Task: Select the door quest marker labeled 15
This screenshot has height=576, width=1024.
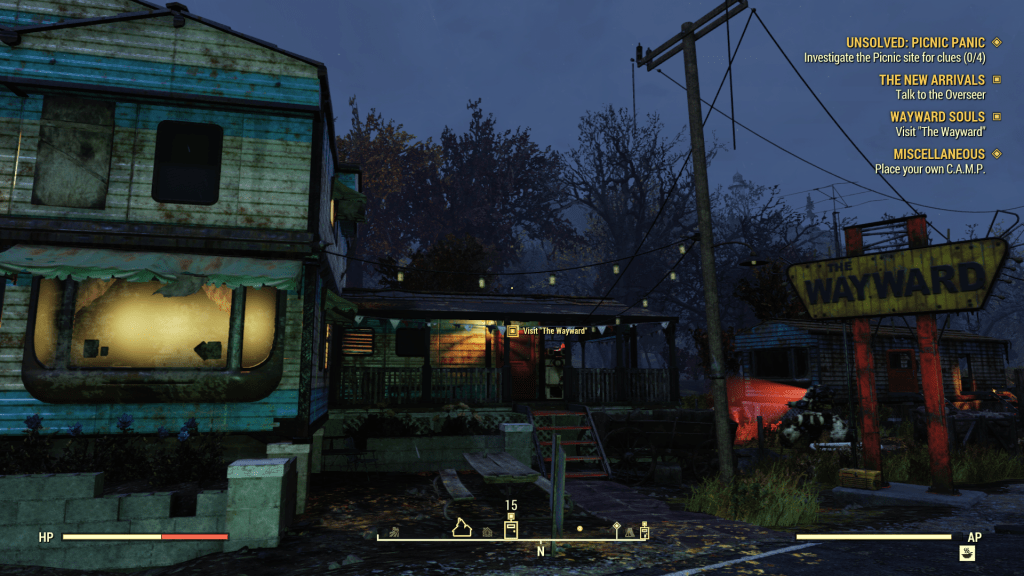Action: (511, 529)
